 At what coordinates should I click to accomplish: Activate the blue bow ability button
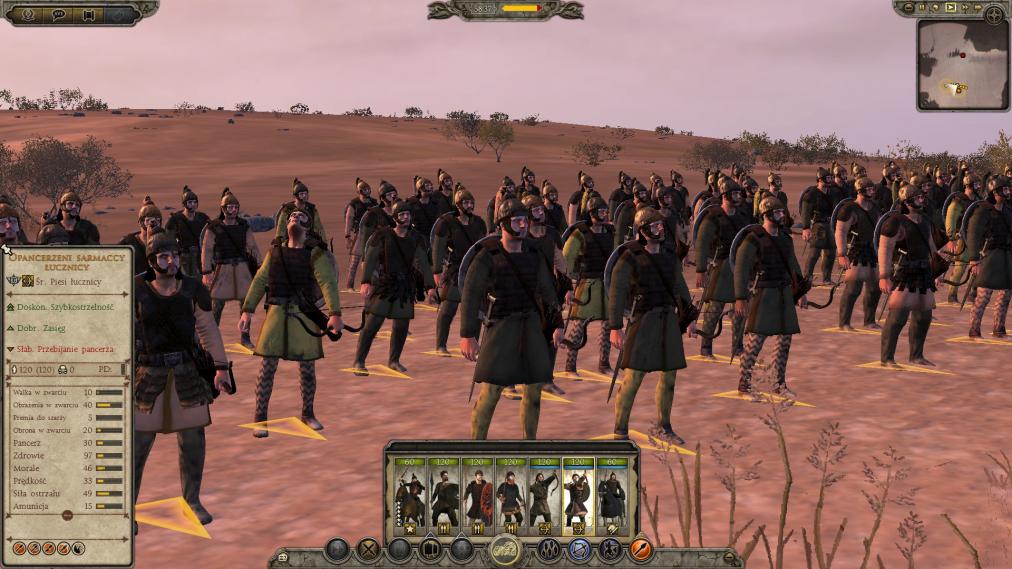click(x=579, y=549)
